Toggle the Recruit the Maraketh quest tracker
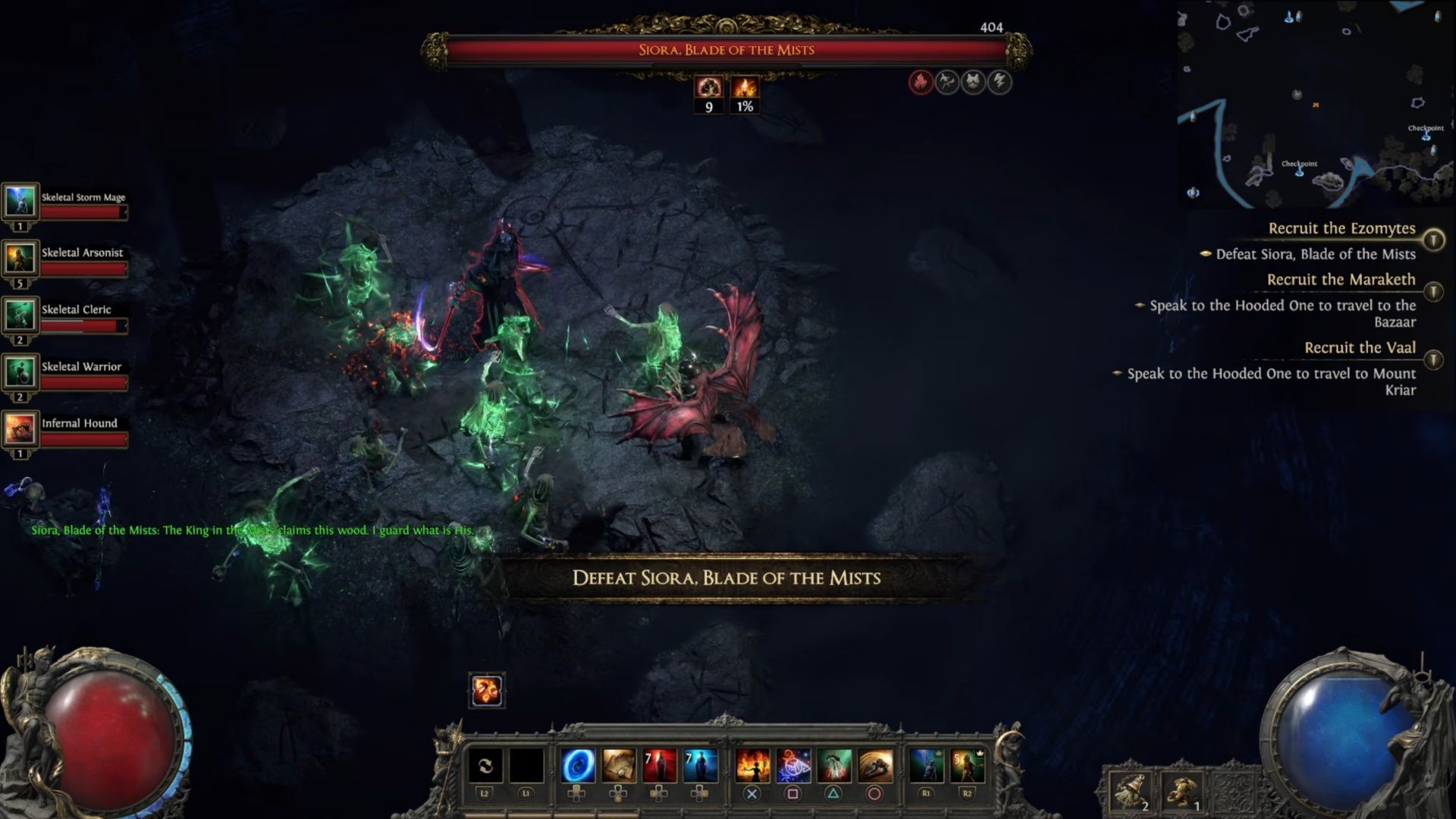 (1432, 292)
